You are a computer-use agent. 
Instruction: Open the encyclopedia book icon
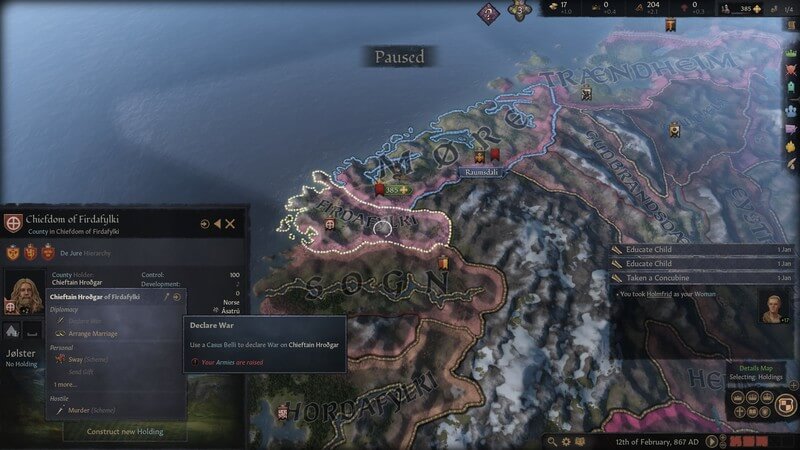pyautogui.click(x=580, y=441)
